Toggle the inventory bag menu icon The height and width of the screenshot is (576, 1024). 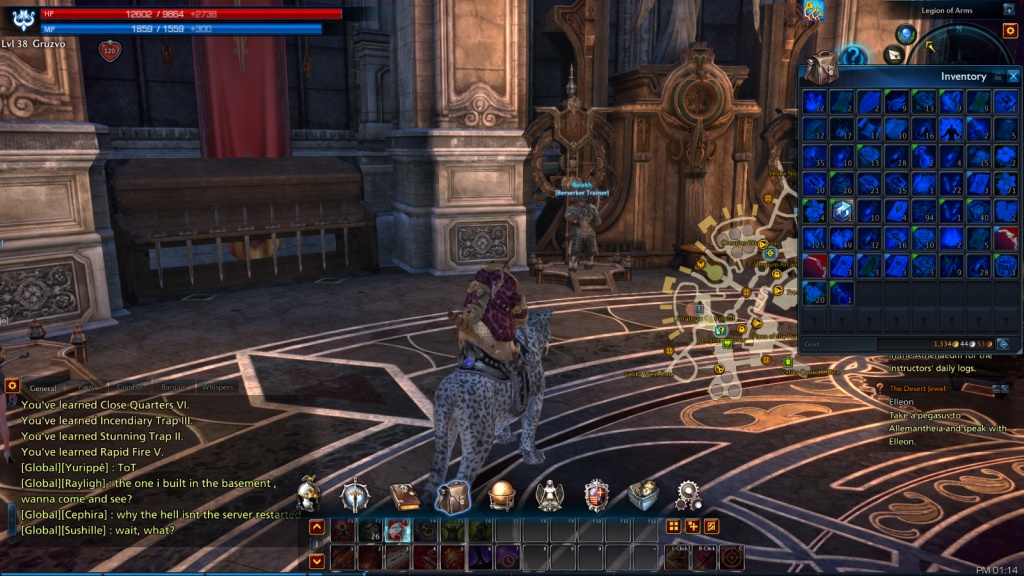452,495
